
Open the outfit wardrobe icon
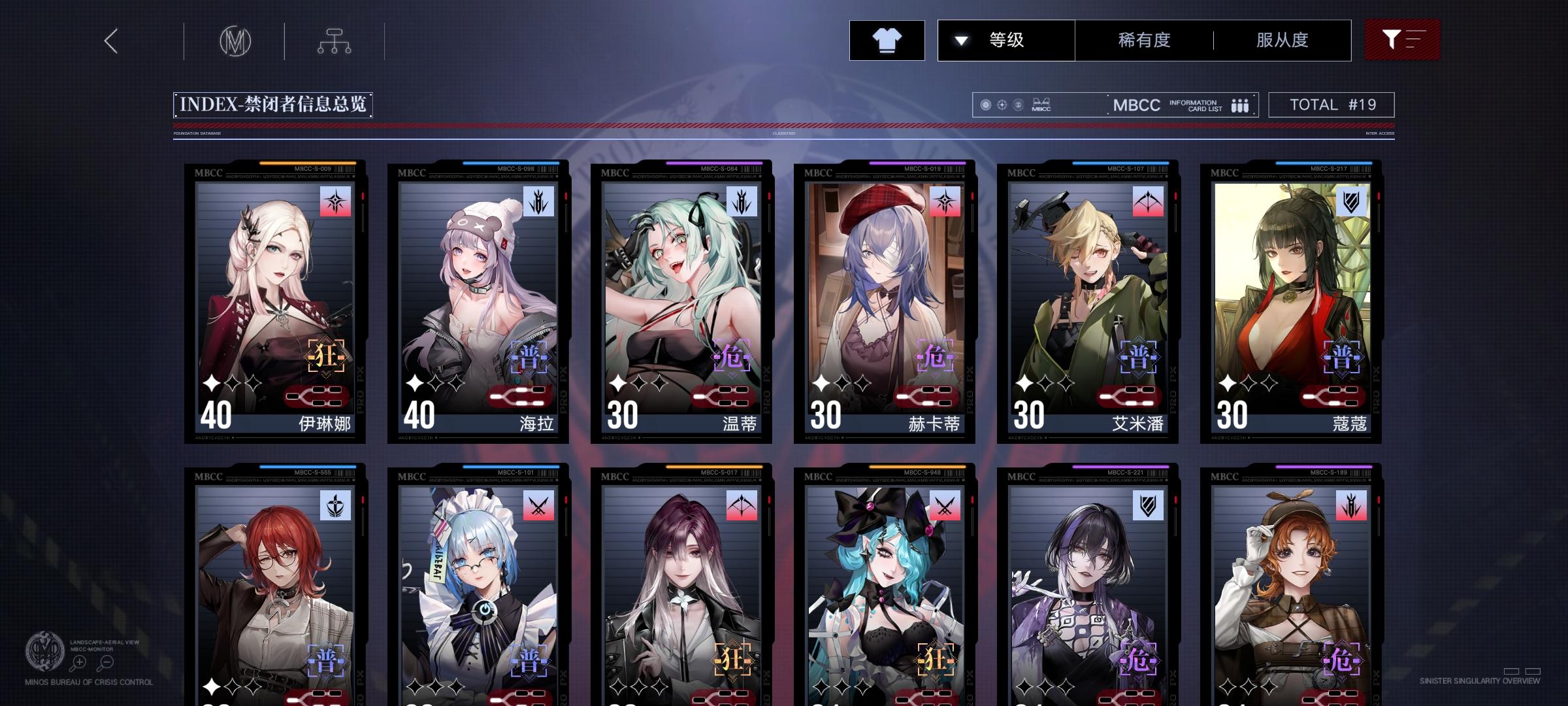point(887,40)
